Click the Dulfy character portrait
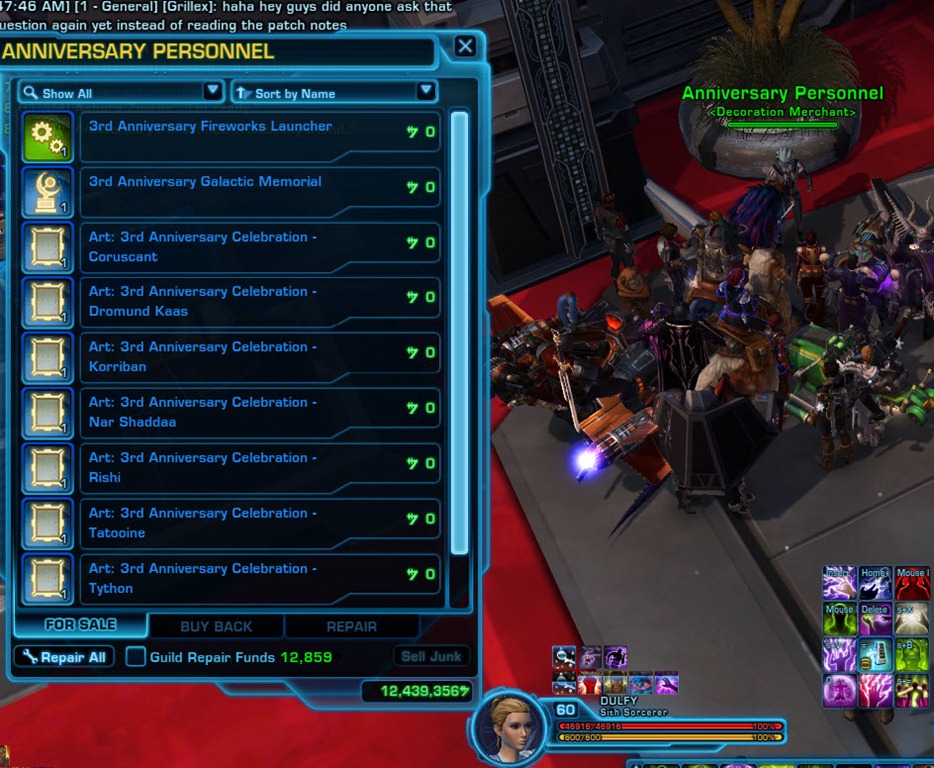934x768 pixels. (x=509, y=726)
